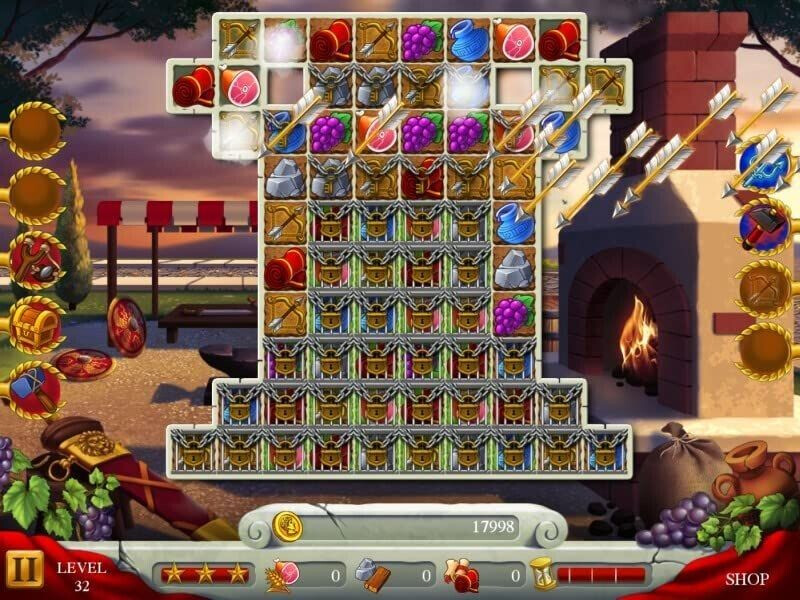Select the ham tile between vase and red cloth
800x600 pixels.
514,40
